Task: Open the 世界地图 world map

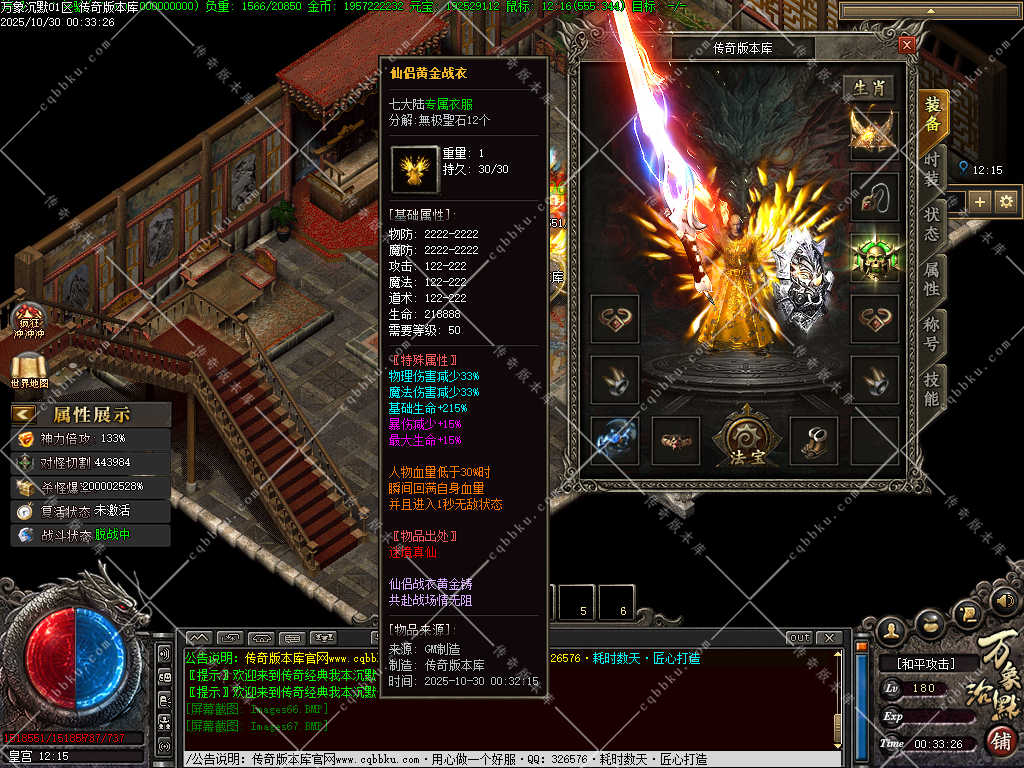Action: click(29, 371)
